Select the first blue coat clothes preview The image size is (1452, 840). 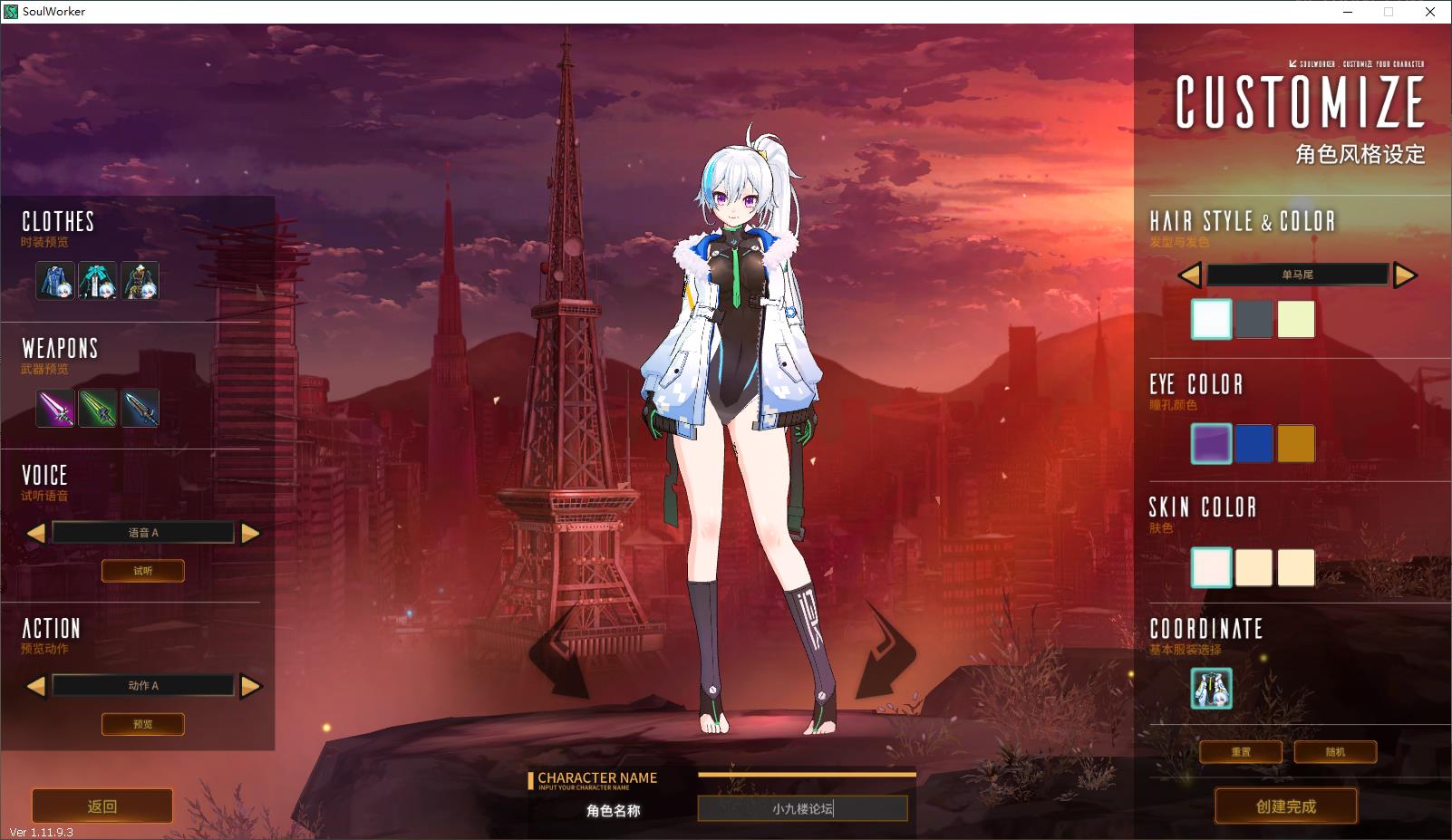(55, 281)
